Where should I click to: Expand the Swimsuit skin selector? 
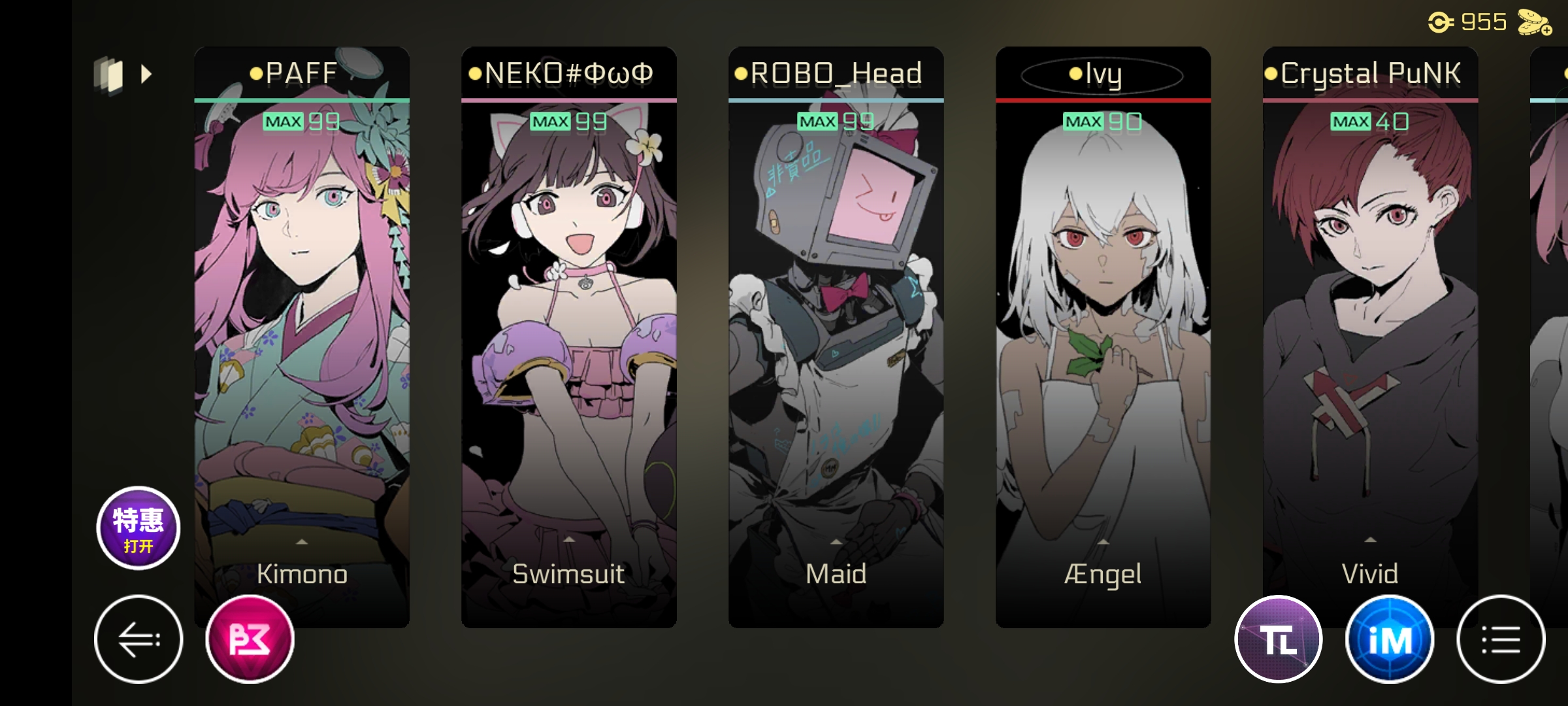pyautogui.click(x=568, y=567)
